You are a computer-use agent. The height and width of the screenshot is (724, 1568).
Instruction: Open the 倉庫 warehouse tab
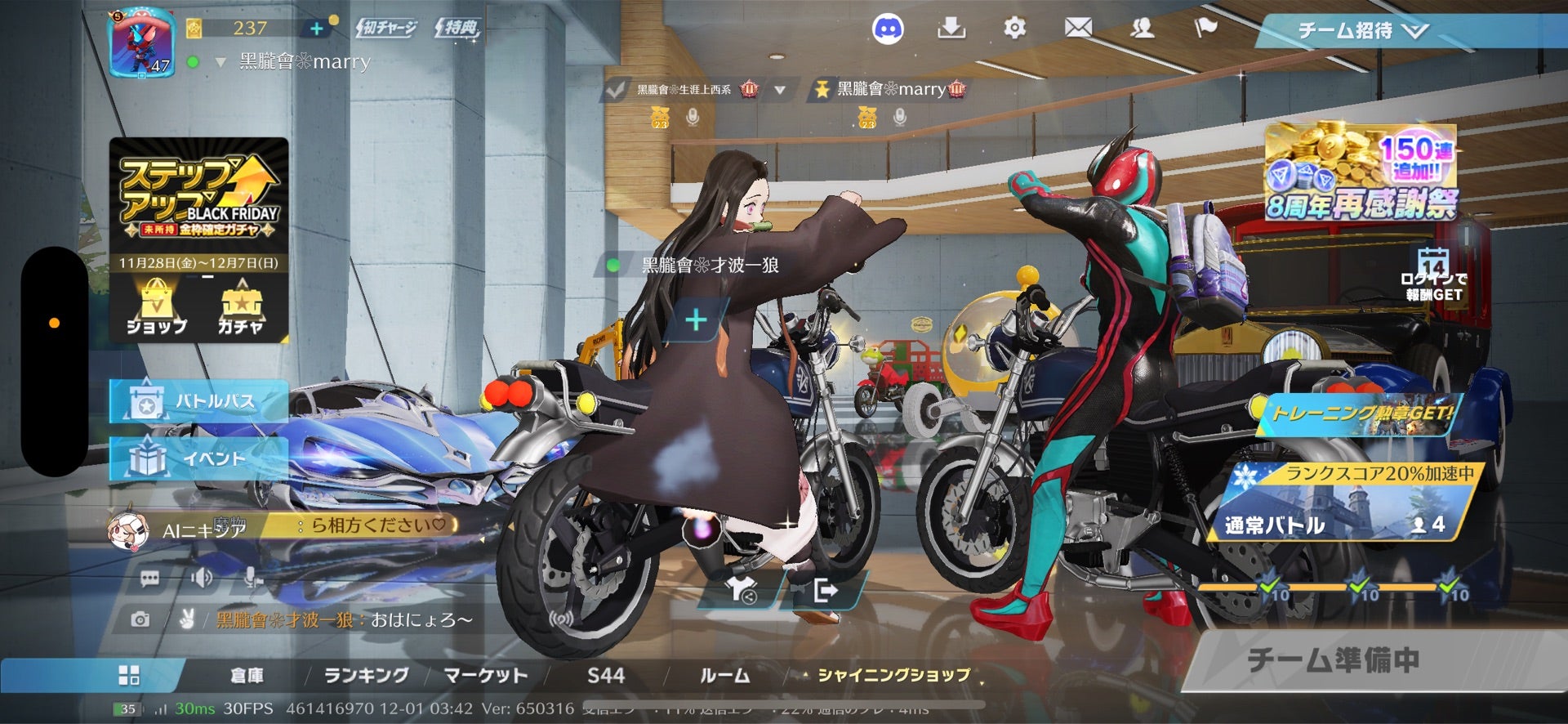click(247, 676)
